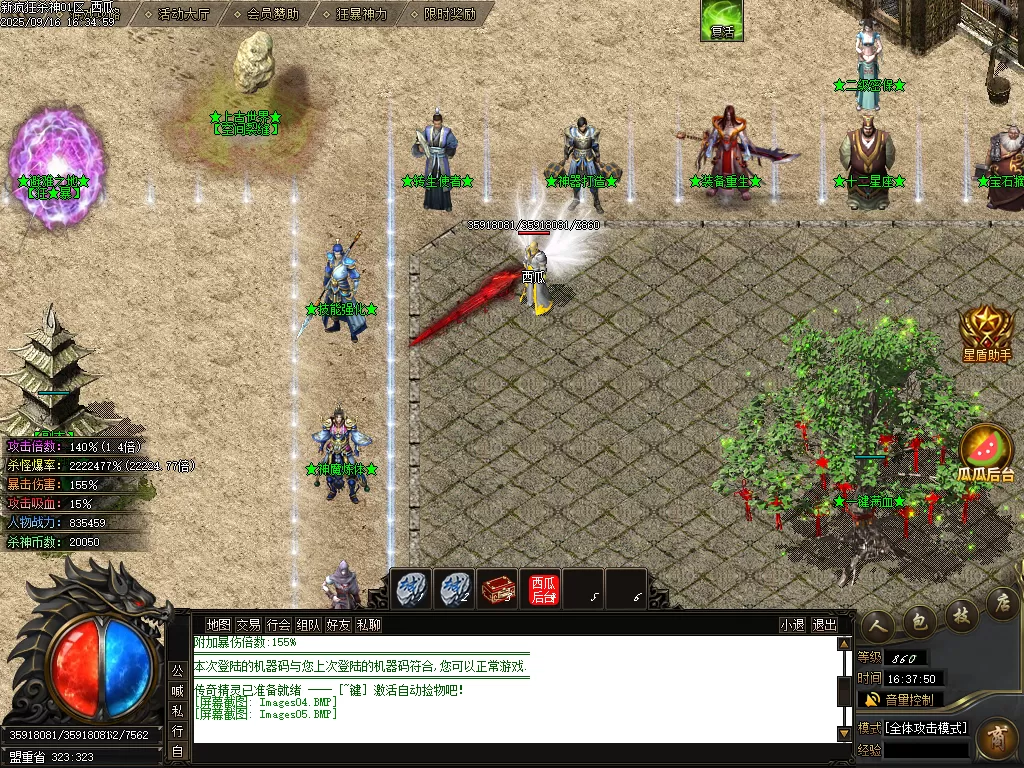Screen dimensions: 1024x768
Task: Open the character panel with 人 button
Action: (x=878, y=623)
